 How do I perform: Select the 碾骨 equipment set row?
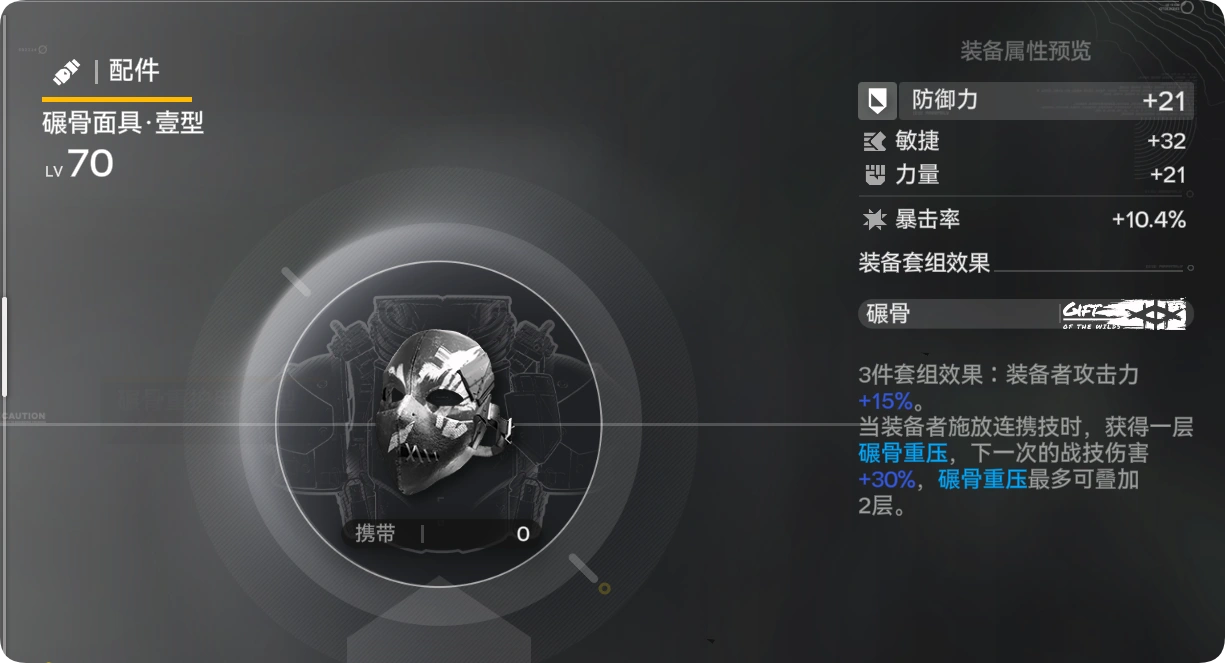[x=1025, y=314]
